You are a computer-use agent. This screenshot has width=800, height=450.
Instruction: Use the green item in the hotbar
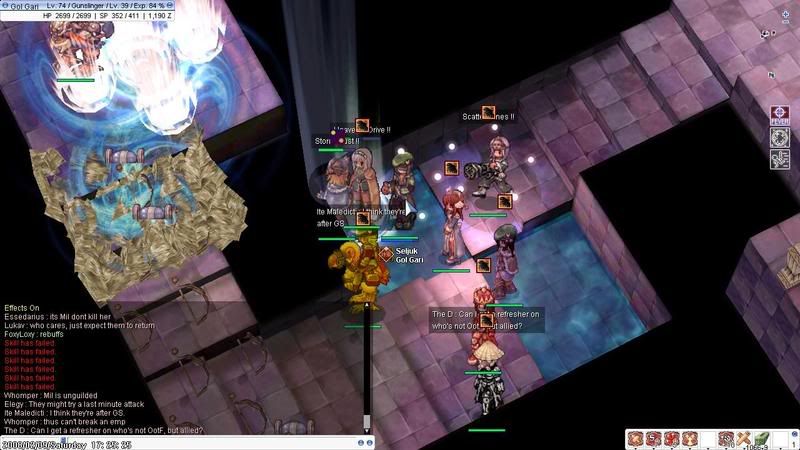pos(762,438)
